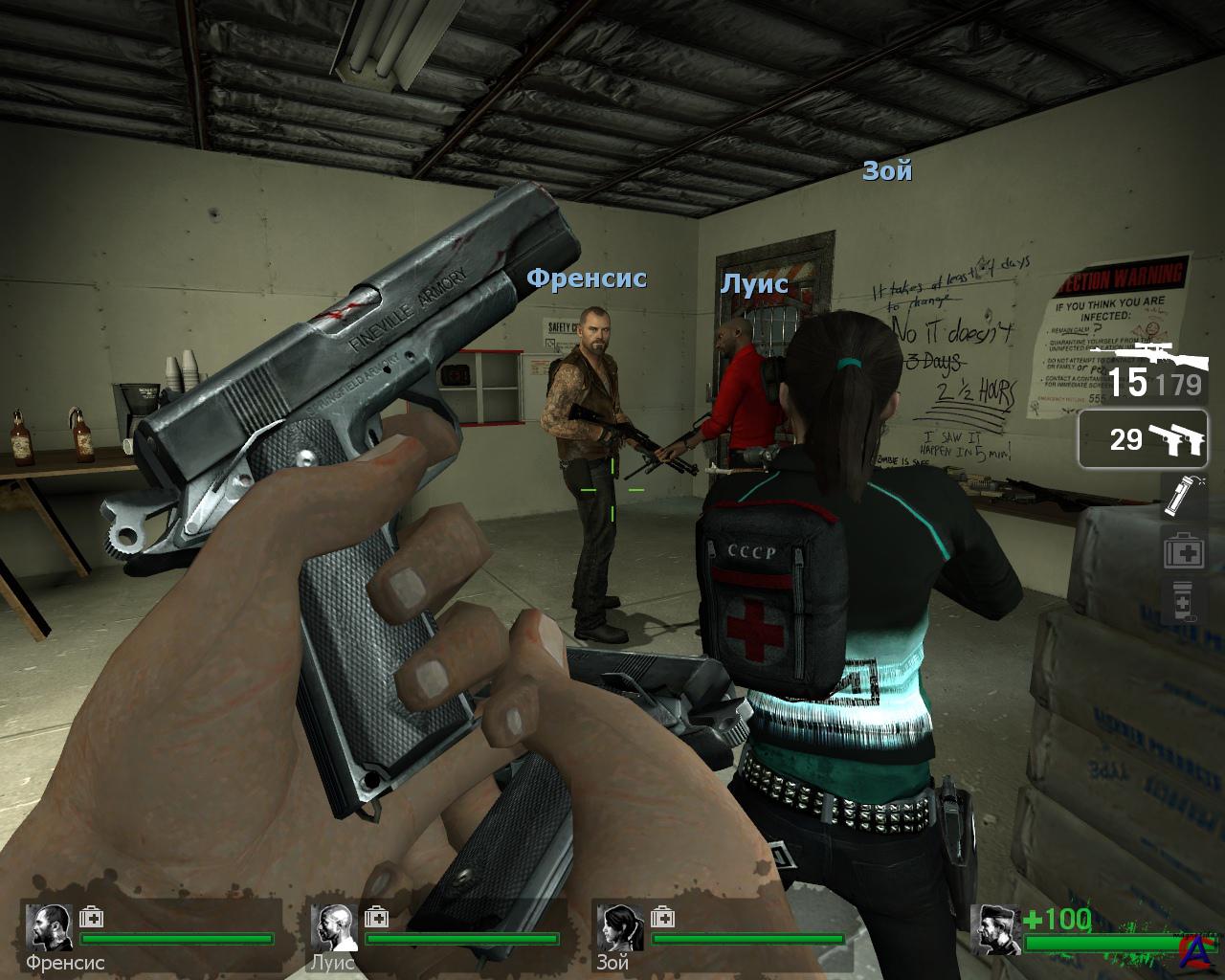Viewport: 1225px width, 980px height.
Task: Select the hunting rifle weapon slot
Action: click(1144, 371)
